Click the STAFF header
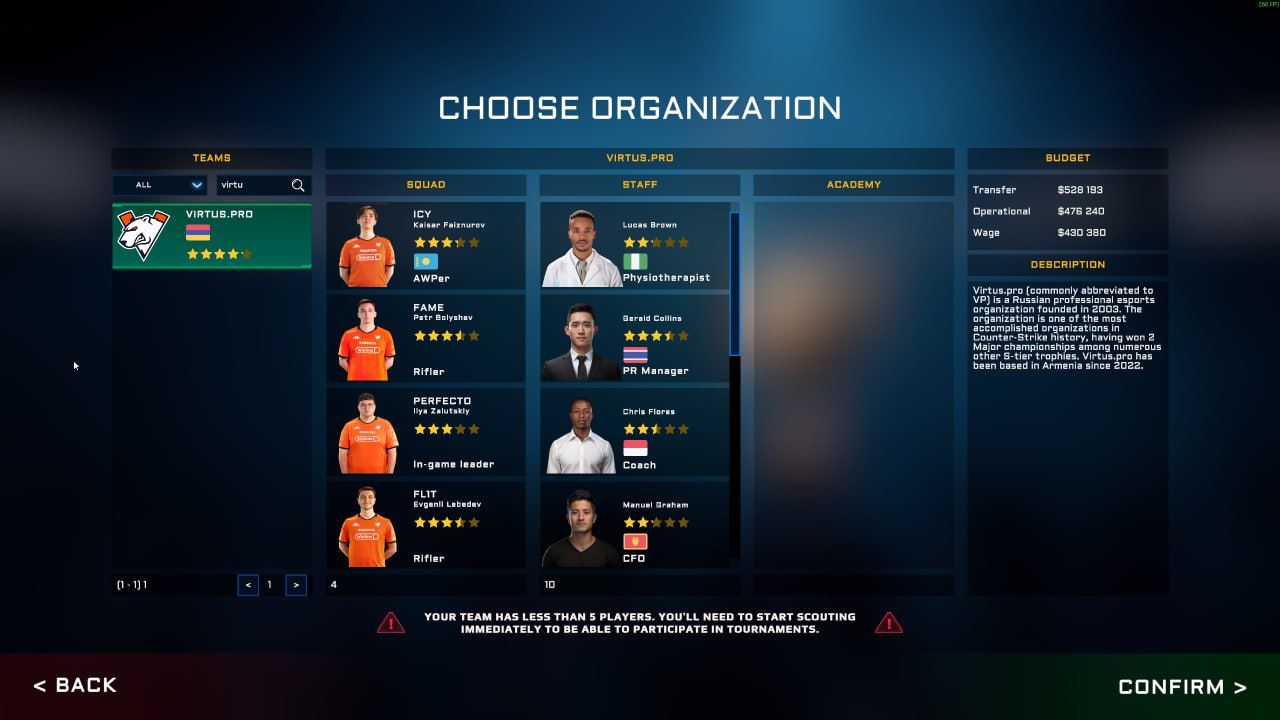This screenshot has width=1280, height=720. [640, 184]
